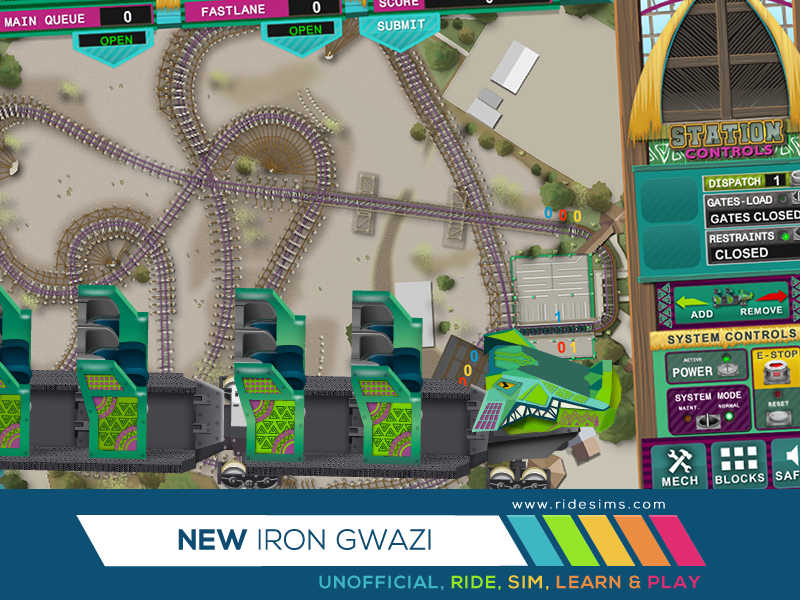Submit the score

400,25
